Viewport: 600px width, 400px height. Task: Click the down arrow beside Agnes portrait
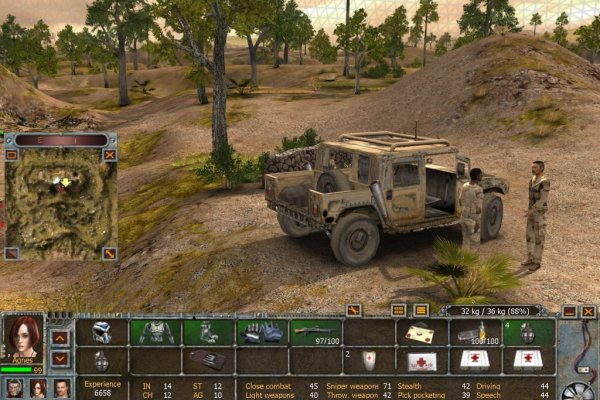click(60, 358)
